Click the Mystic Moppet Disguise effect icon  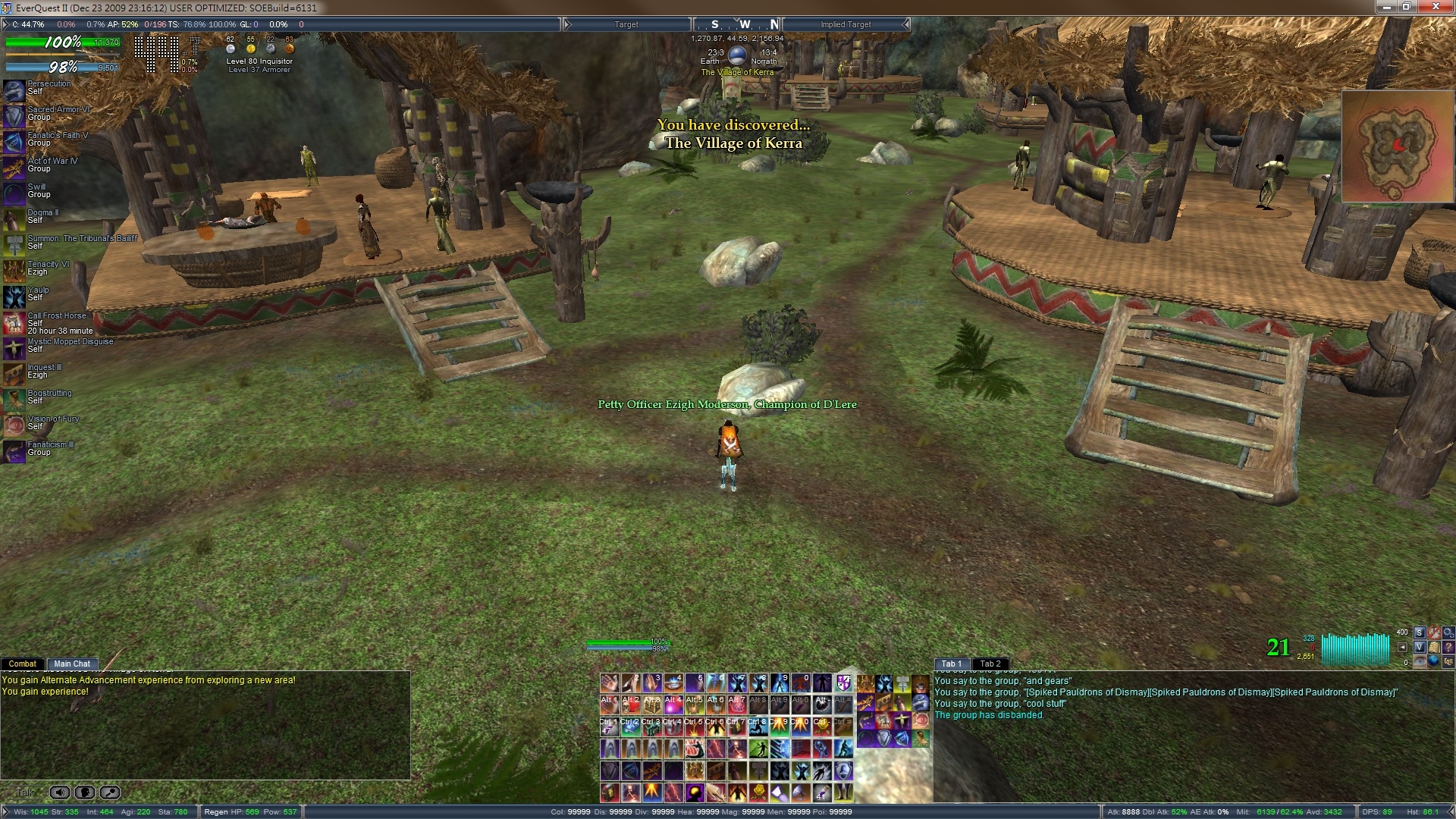14,348
